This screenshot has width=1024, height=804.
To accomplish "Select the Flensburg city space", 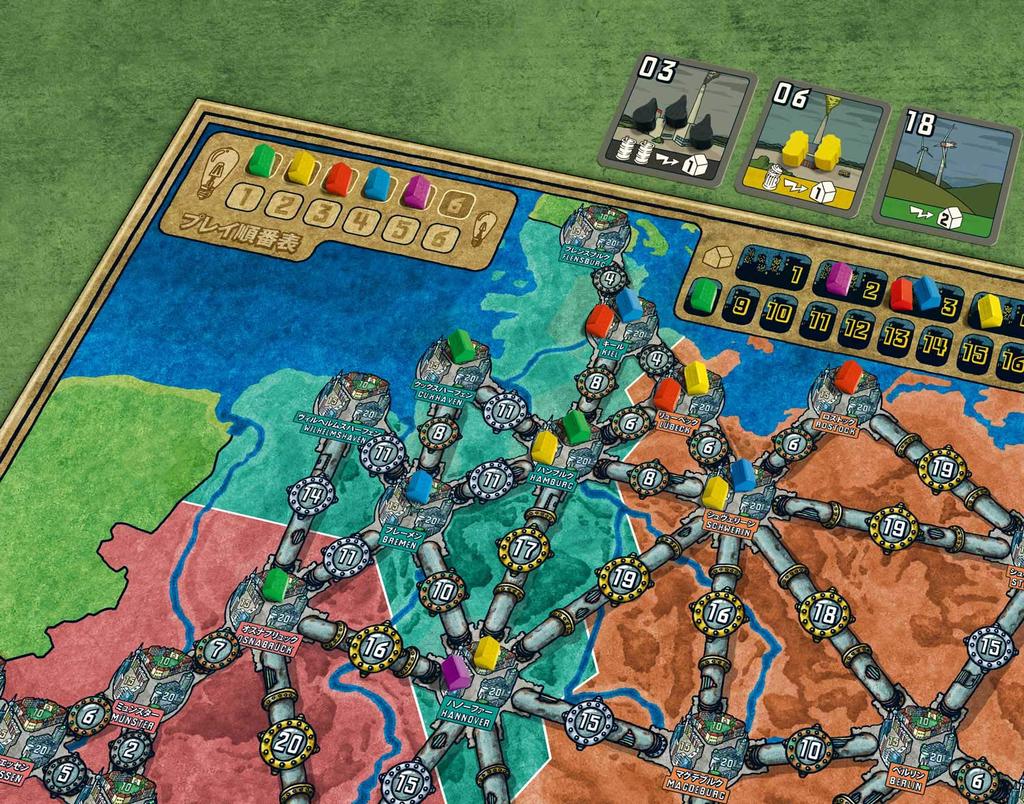I will 594,232.
